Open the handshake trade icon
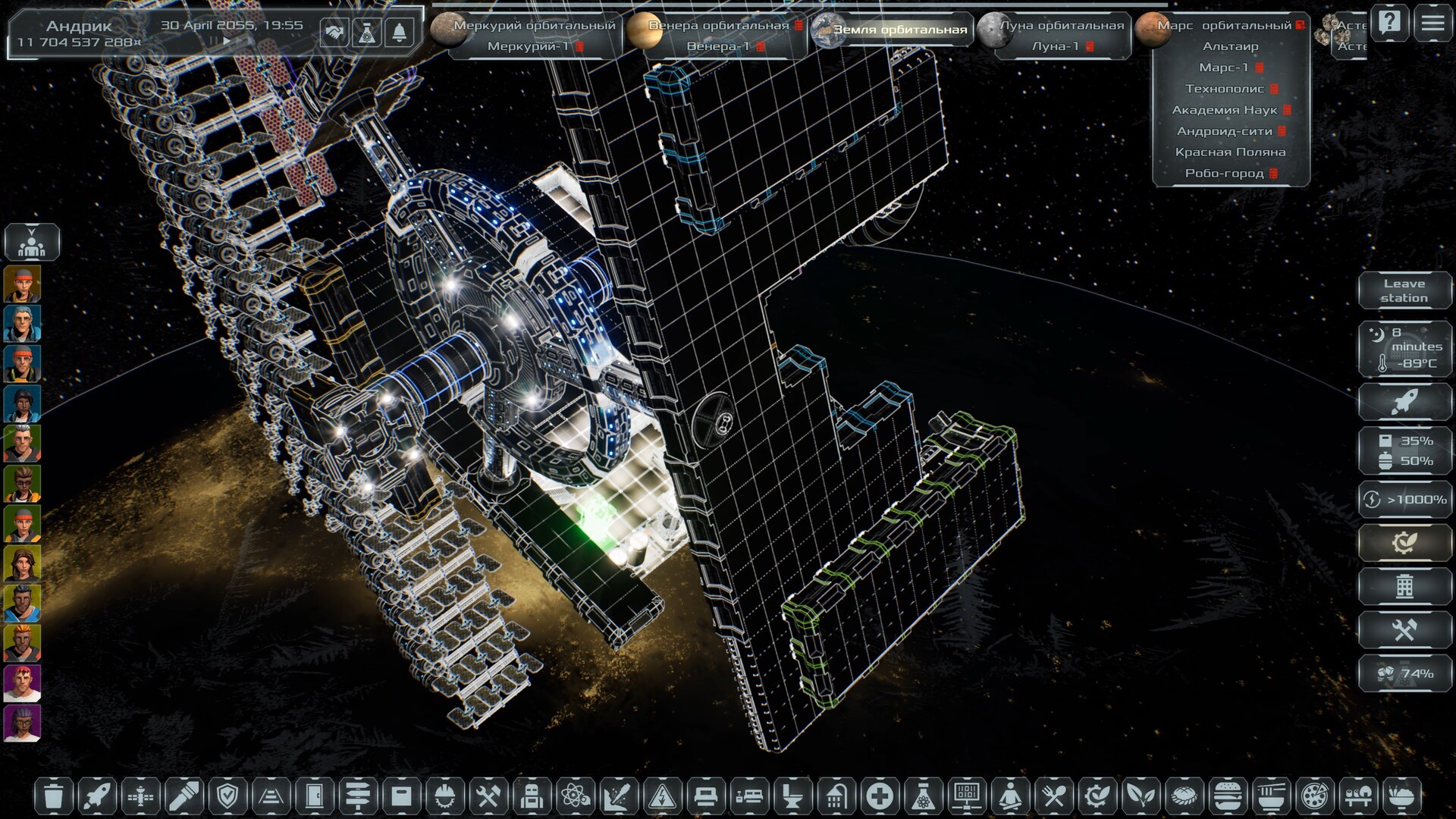Viewport: 1456px width, 819px height. pos(334,32)
